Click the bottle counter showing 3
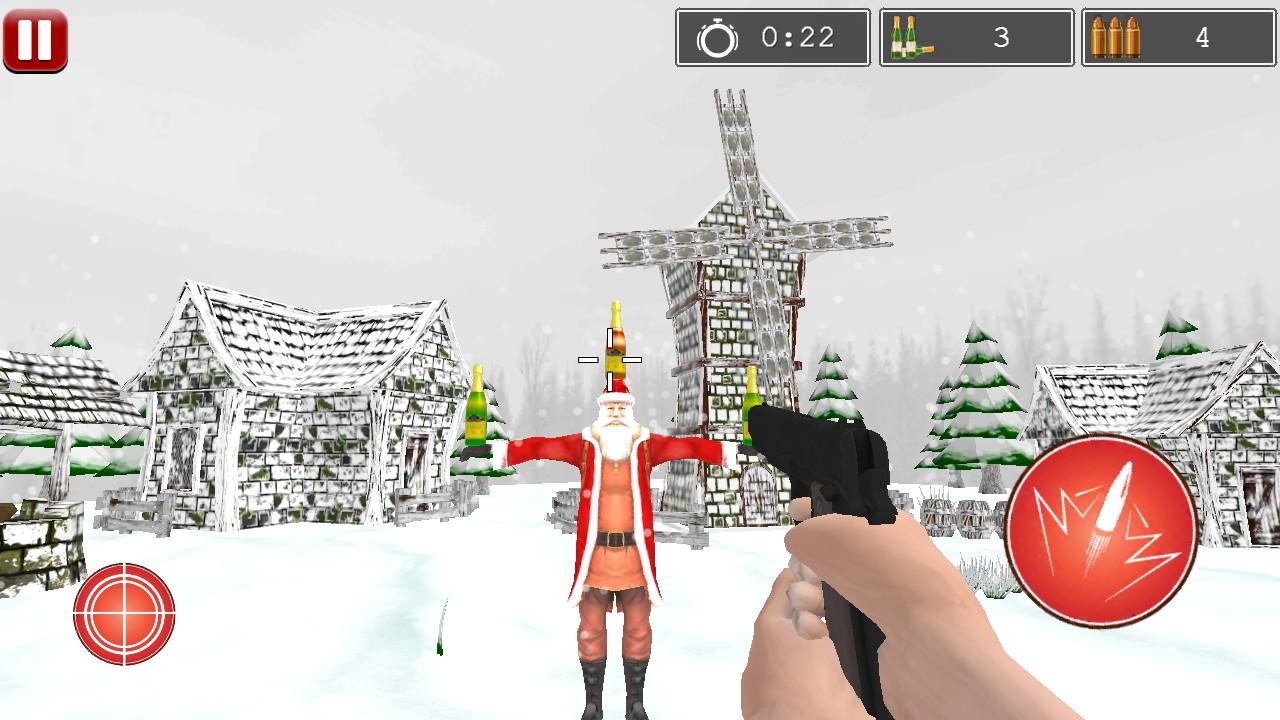The height and width of the screenshot is (720, 1280). (x=1001, y=38)
